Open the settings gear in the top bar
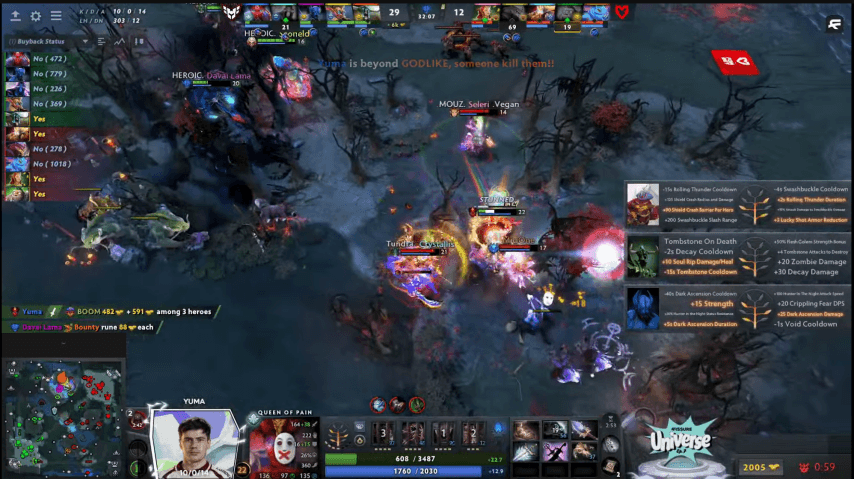854x479 pixels. pos(36,16)
